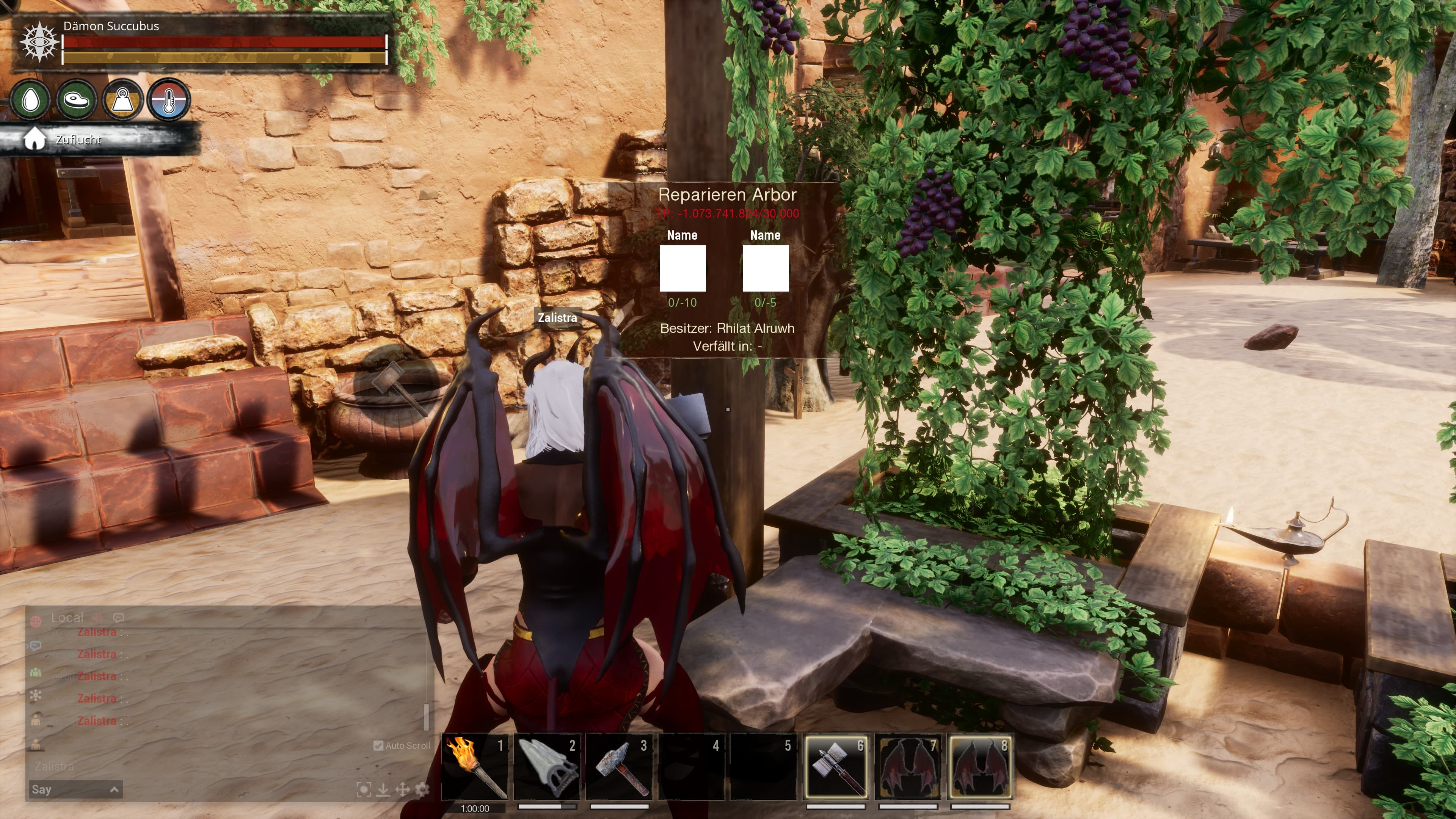Image resolution: width=1456 pixels, height=819 pixels.
Task: Click the chat log scrollbar handle
Action: [x=426, y=717]
